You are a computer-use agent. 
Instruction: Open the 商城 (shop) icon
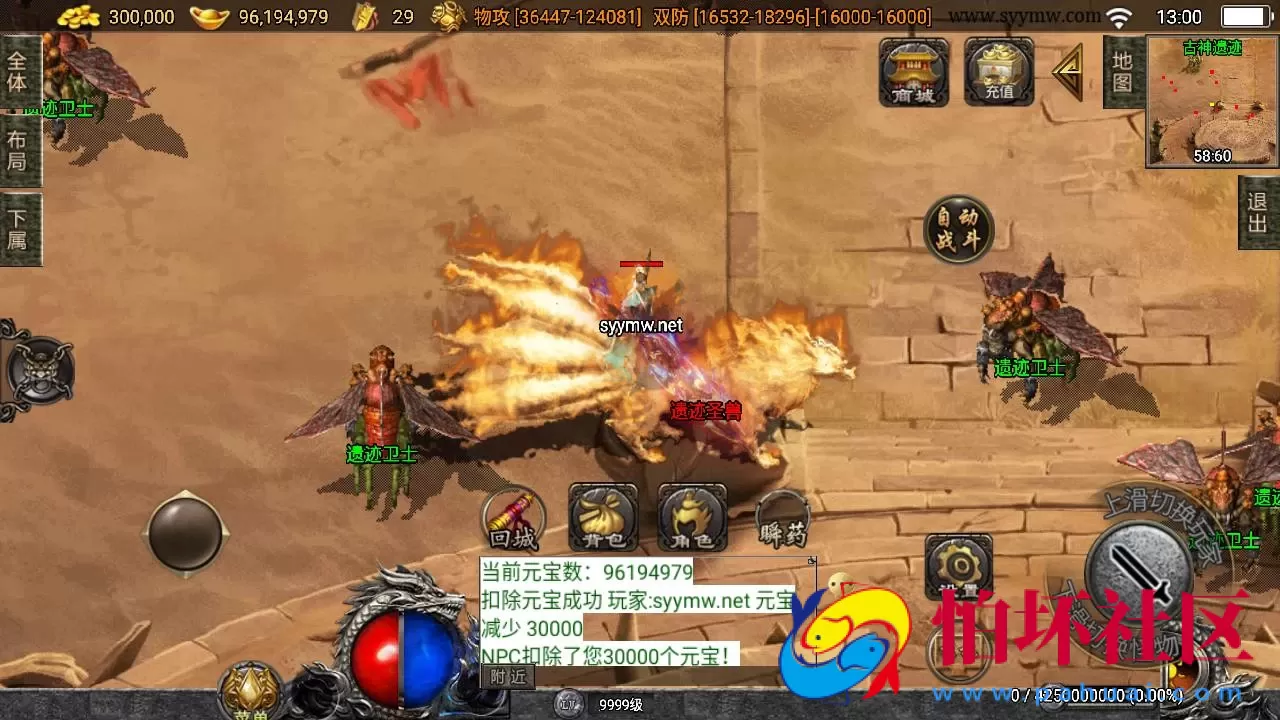(911, 72)
